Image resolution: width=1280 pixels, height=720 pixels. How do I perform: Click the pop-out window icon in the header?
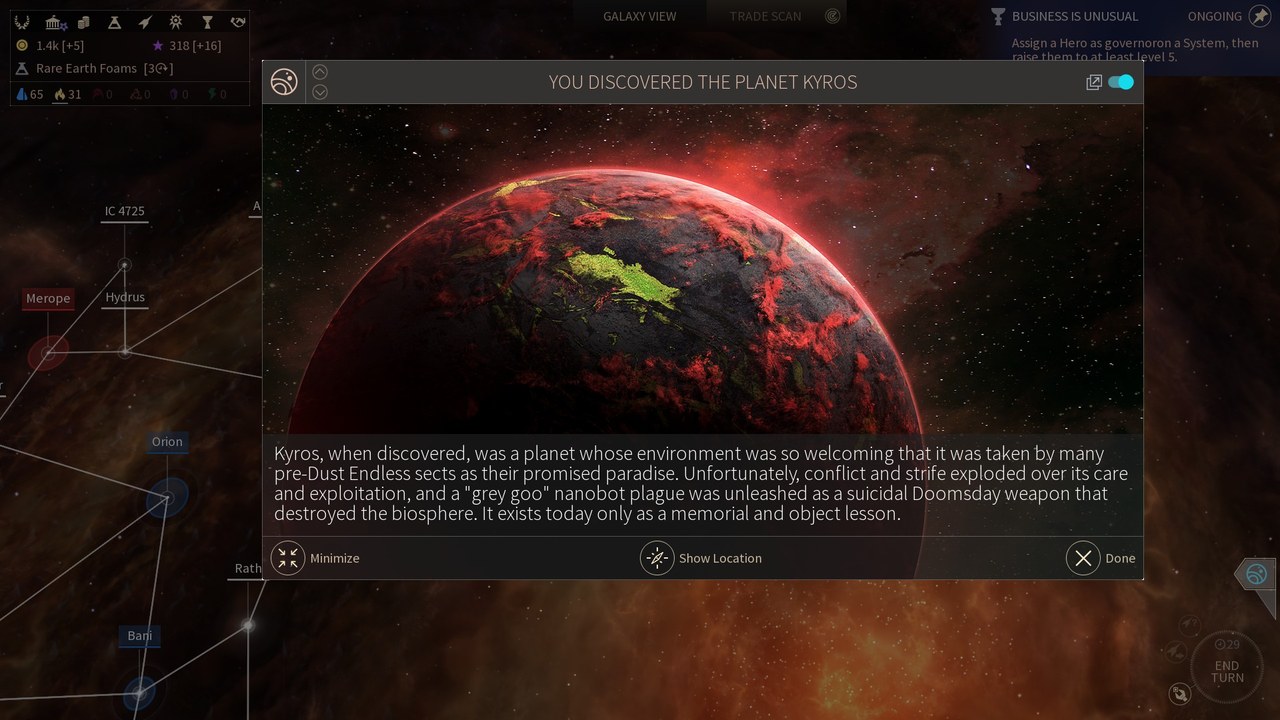tap(1094, 82)
